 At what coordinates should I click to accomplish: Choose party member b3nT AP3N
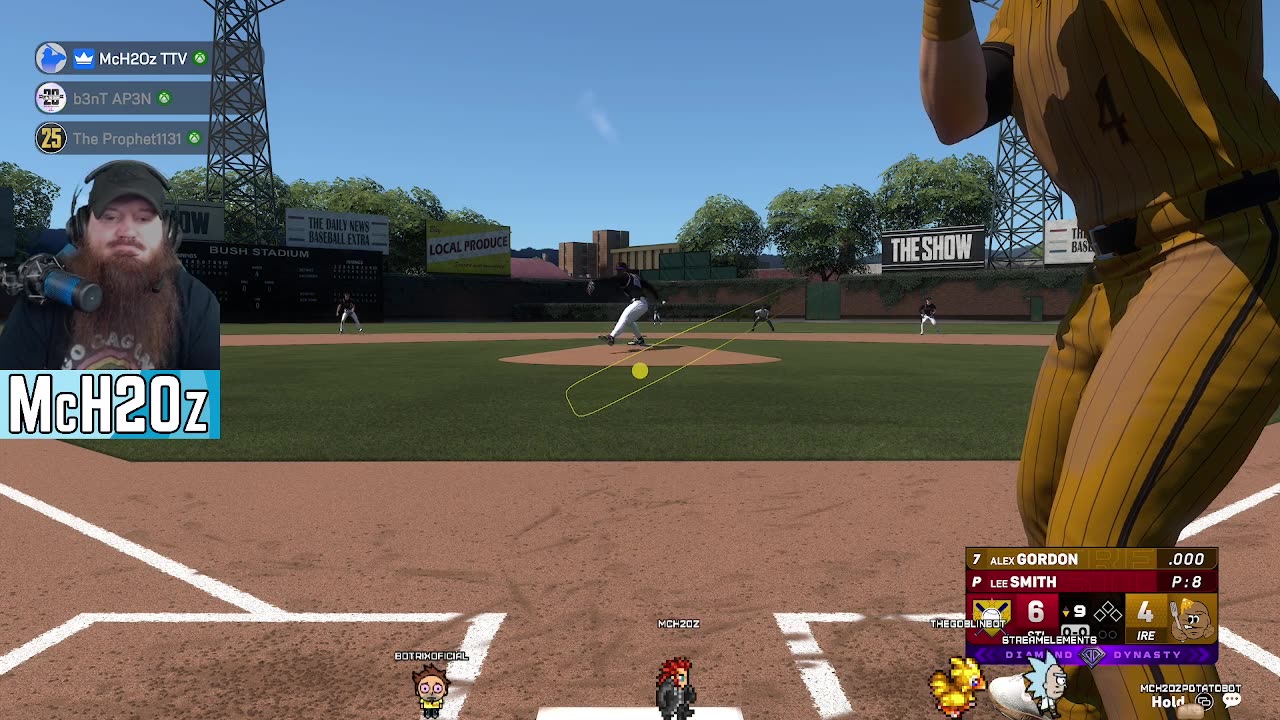pyautogui.click(x=112, y=98)
